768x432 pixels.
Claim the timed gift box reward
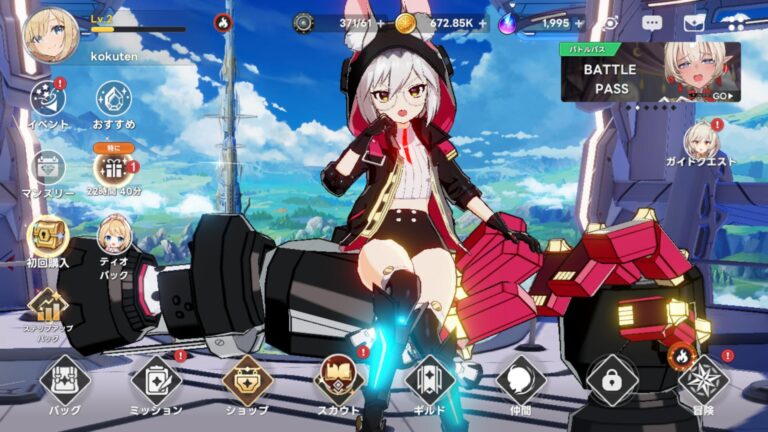point(113,168)
